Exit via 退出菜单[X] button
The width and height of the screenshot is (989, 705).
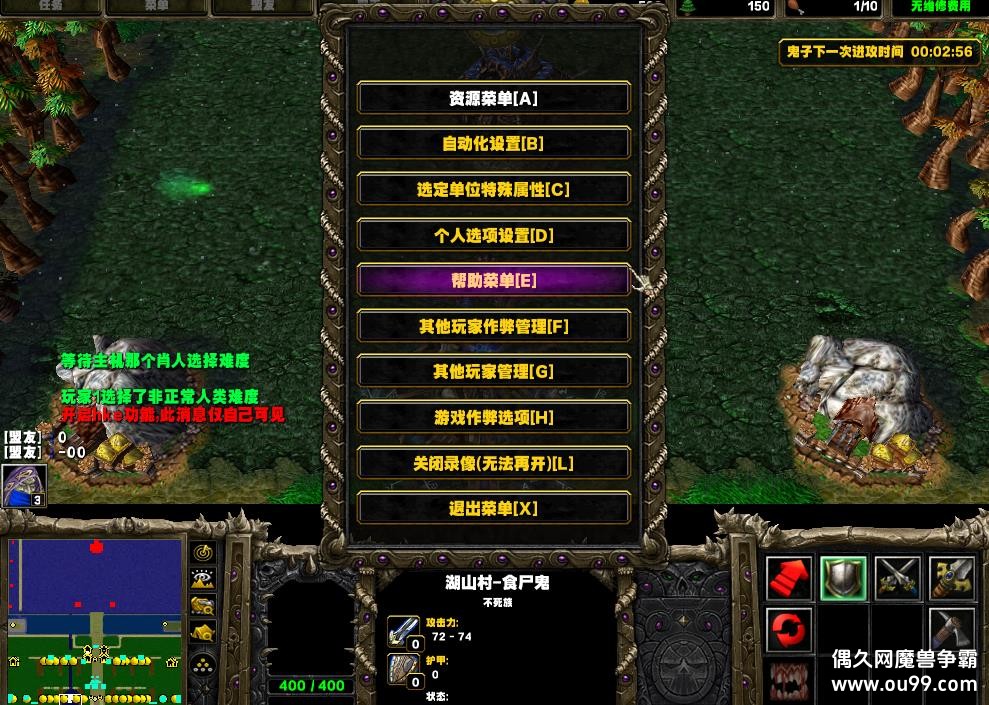tap(494, 508)
